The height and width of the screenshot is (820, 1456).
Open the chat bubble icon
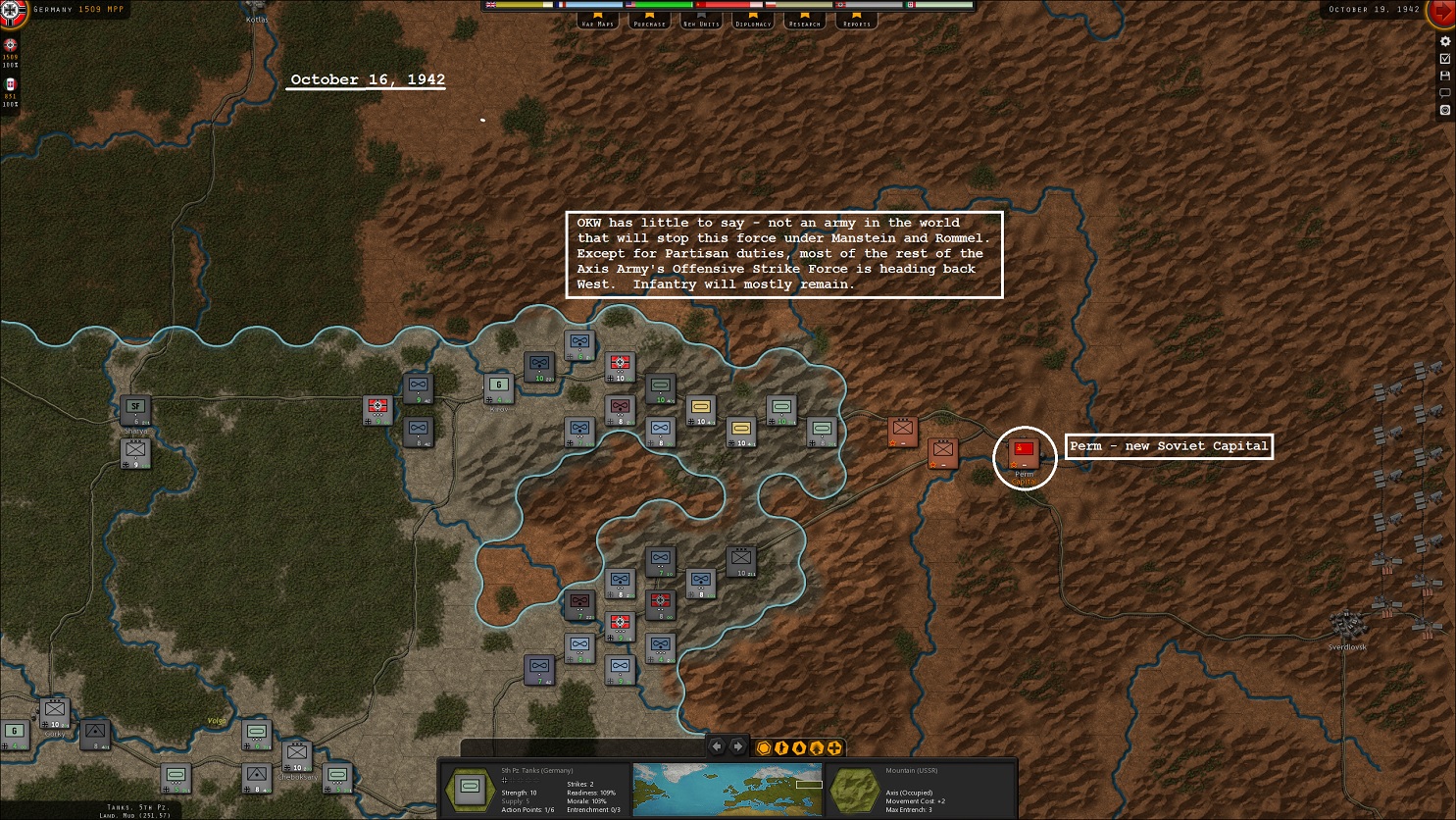(x=1445, y=93)
